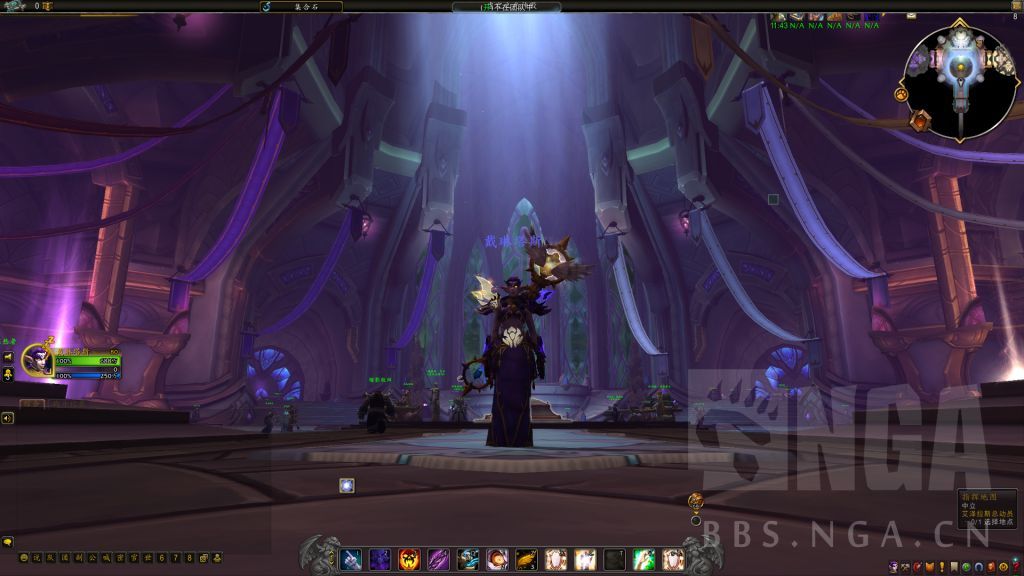Click the megaphone icon below portrait

click(x=8, y=356)
